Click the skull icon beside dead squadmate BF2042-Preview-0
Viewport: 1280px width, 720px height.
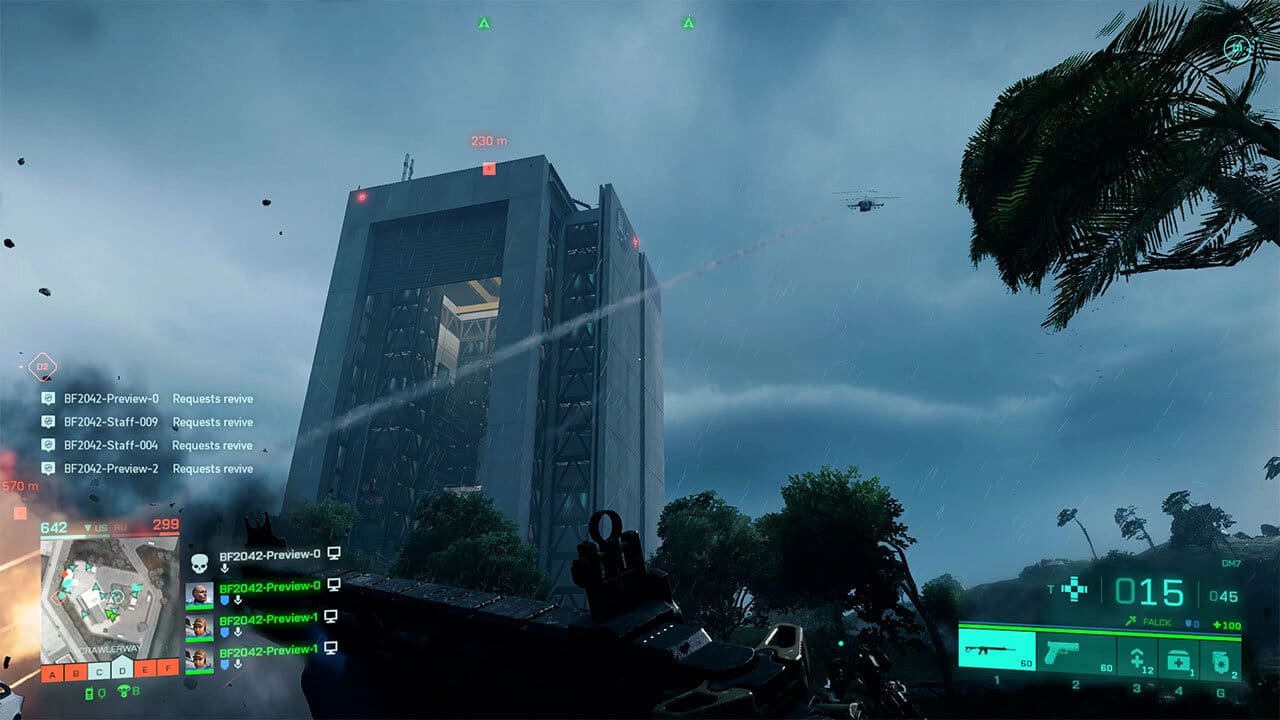(200, 563)
